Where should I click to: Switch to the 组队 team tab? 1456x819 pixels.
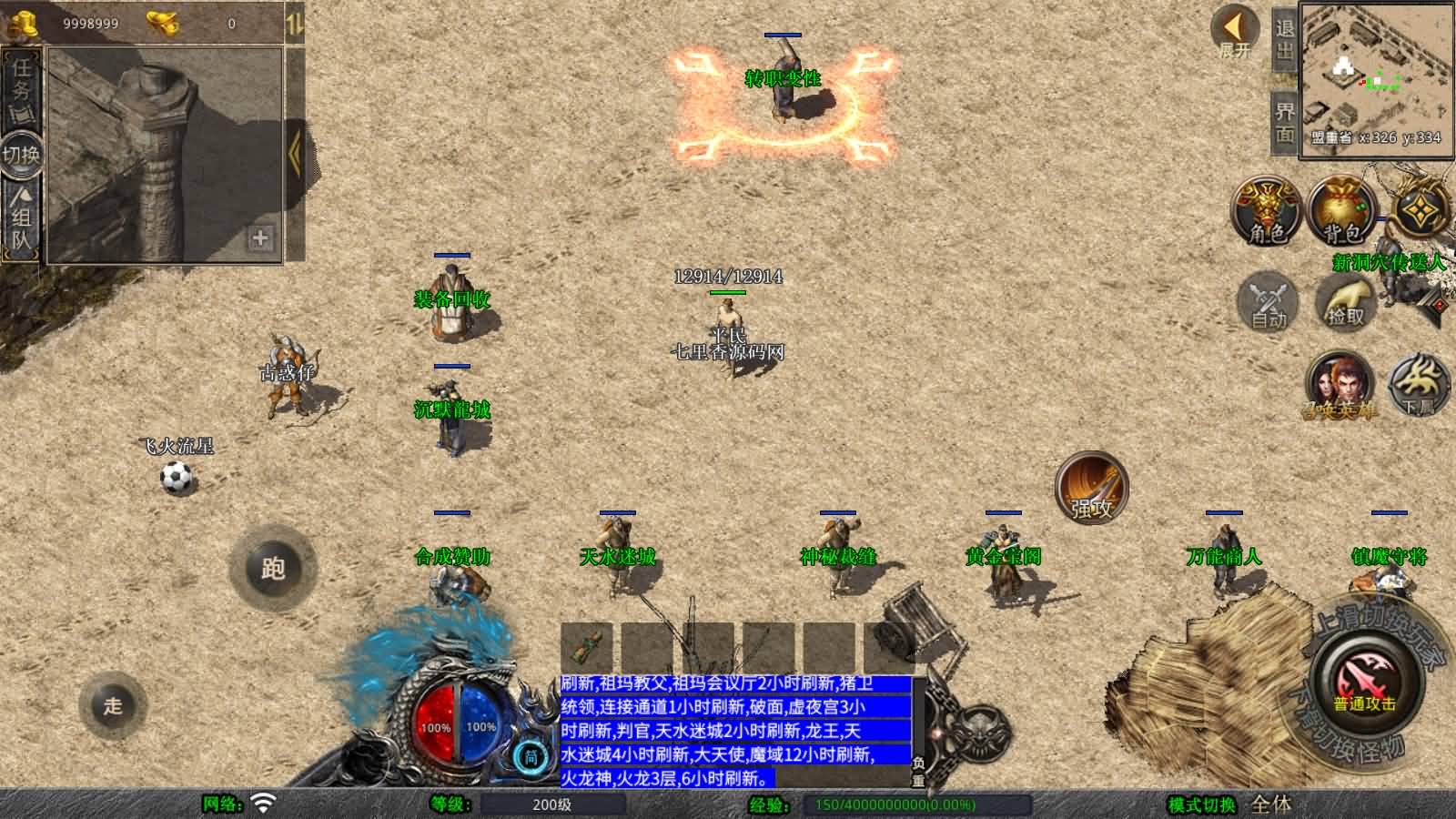(x=21, y=219)
